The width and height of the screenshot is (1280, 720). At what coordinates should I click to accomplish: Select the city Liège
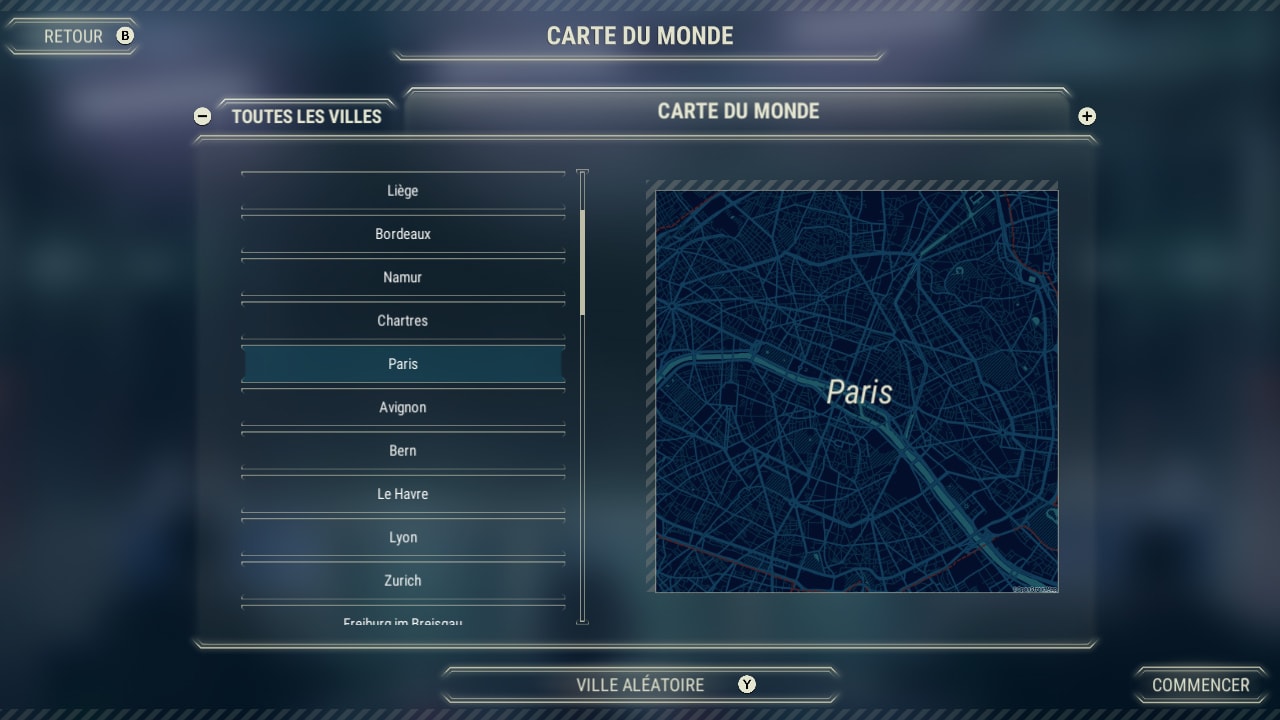tap(402, 190)
